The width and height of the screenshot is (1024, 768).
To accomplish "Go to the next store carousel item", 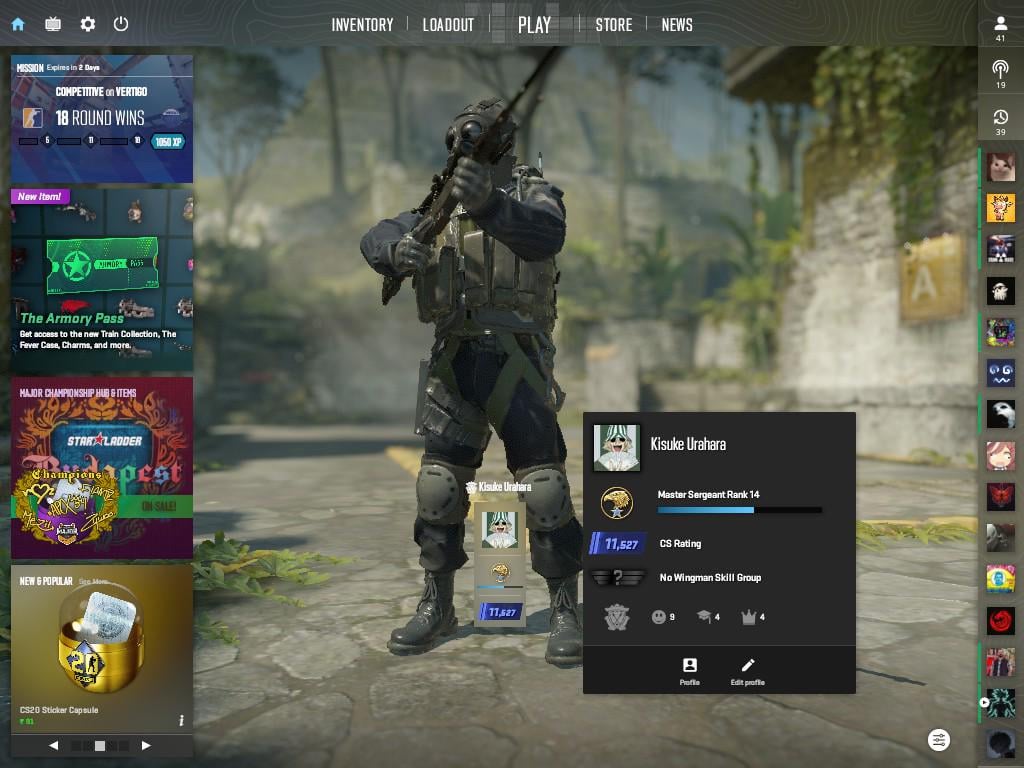I will click(x=146, y=745).
